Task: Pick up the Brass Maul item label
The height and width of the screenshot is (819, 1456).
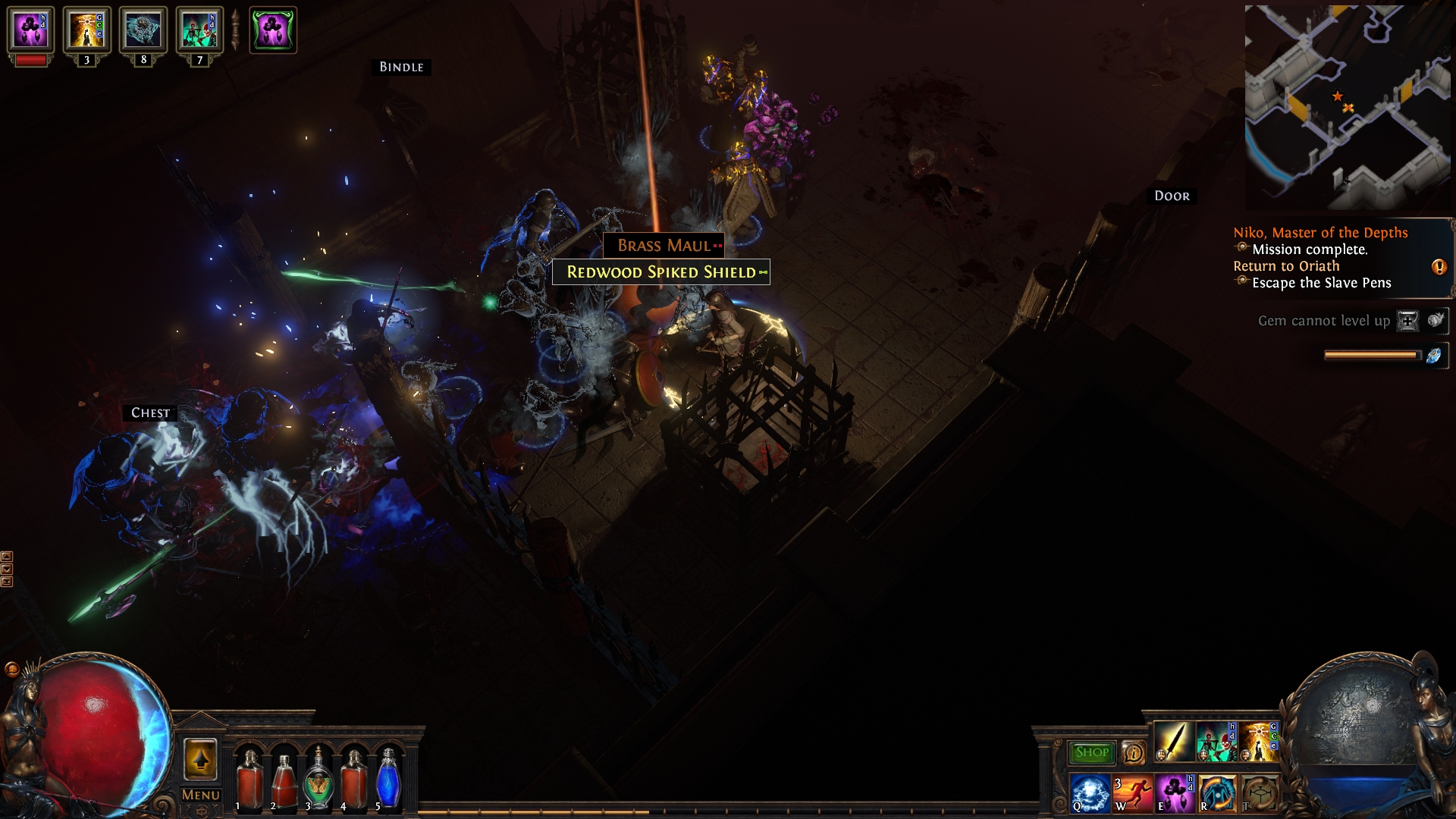Action: point(664,246)
